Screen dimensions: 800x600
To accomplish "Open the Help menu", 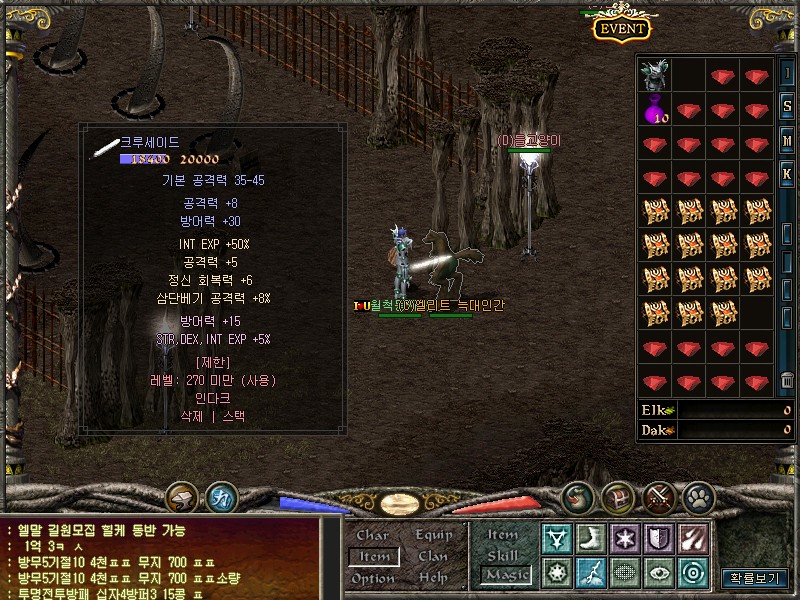I will click(x=433, y=578).
